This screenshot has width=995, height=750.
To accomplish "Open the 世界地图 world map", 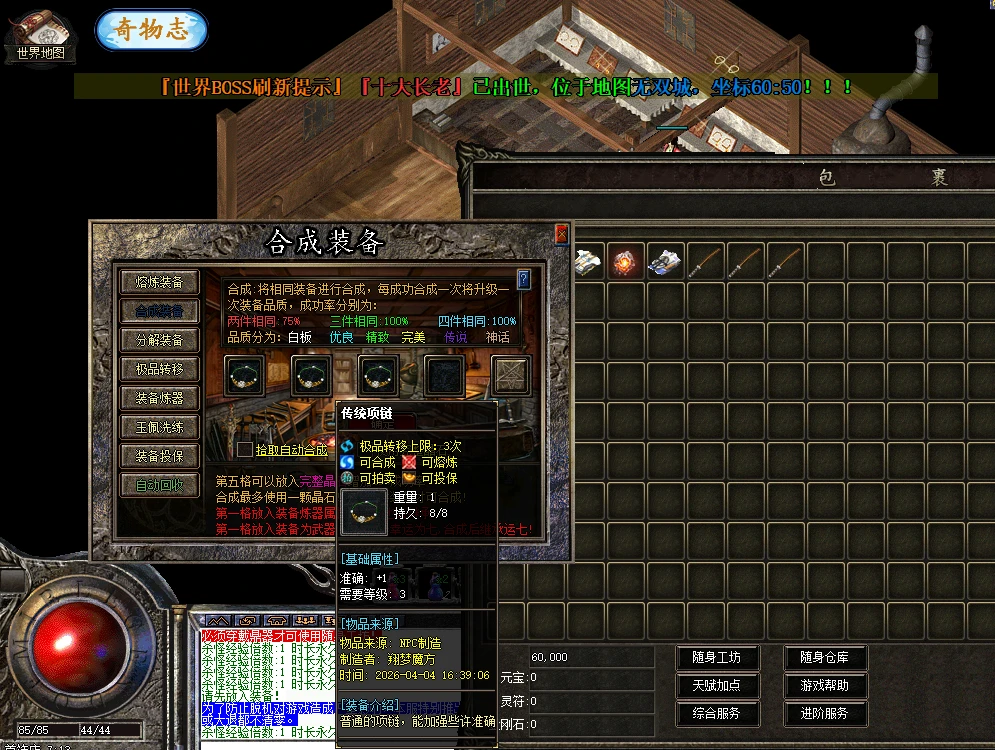I will (40, 37).
